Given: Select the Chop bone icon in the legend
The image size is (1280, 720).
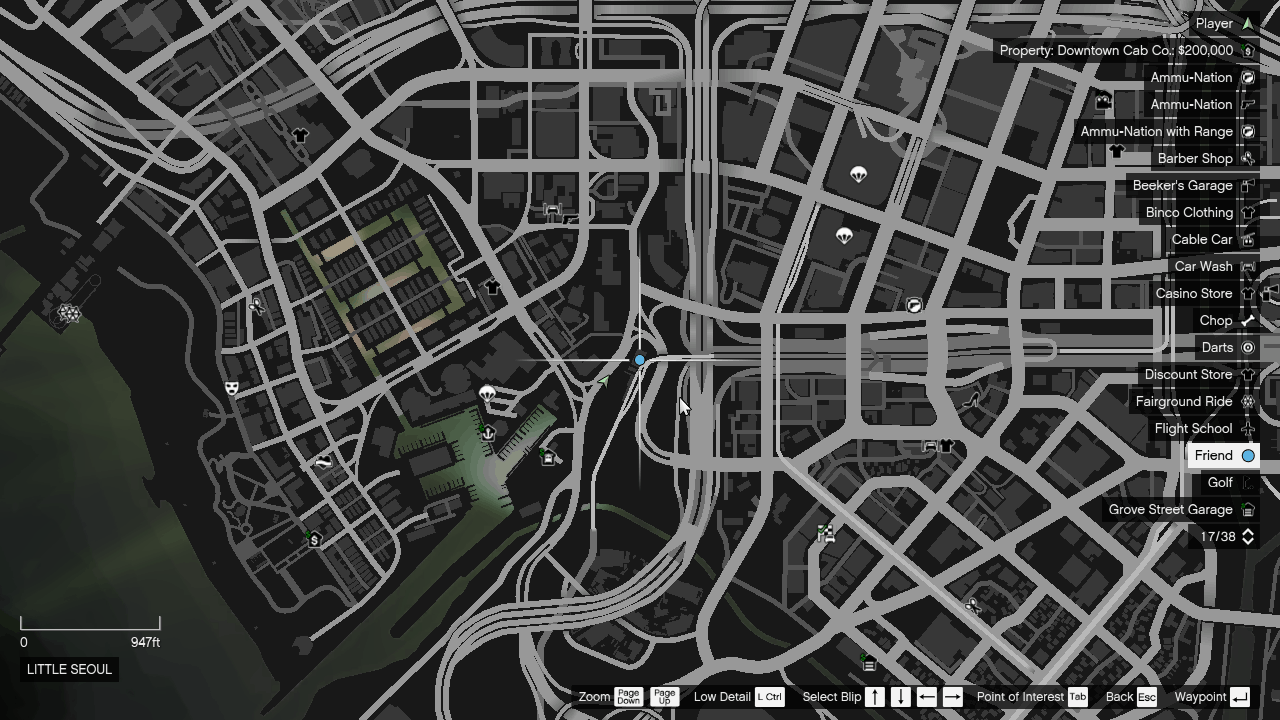Looking at the screenshot, I should coord(1246,320).
